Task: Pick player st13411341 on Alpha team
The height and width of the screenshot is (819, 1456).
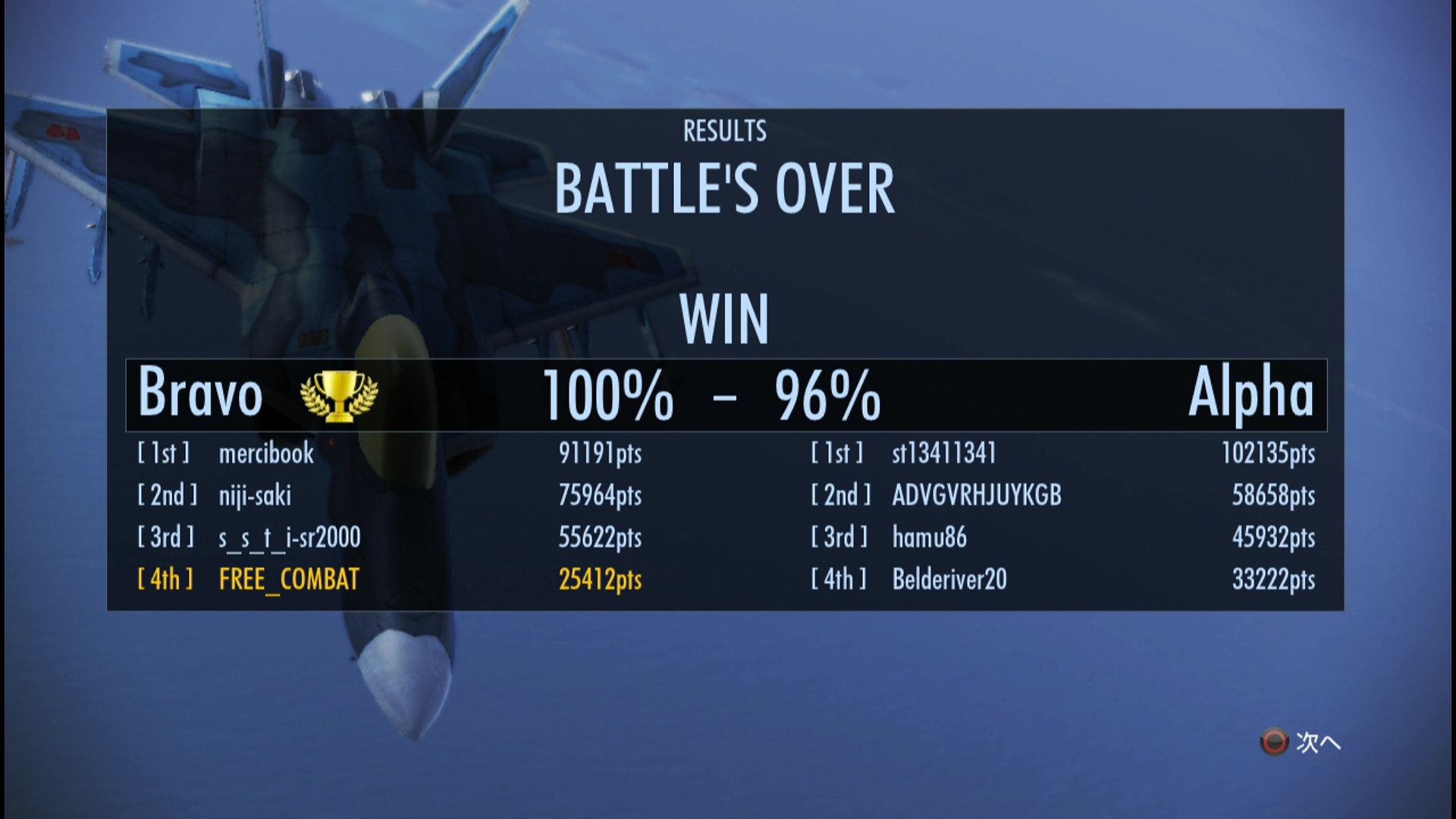Action: coord(943,453)
